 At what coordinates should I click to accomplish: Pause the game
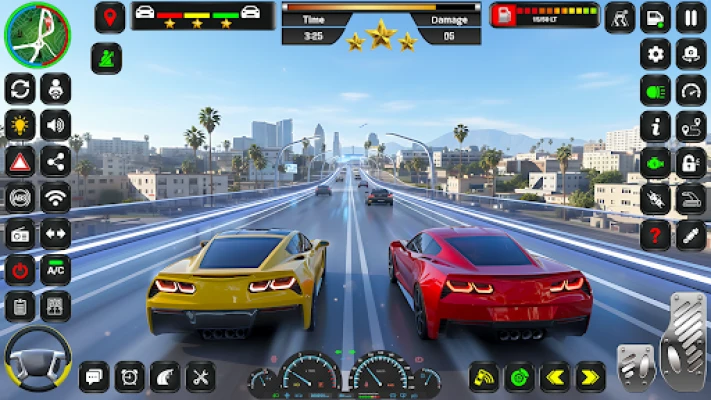click(x=690, y=17)
